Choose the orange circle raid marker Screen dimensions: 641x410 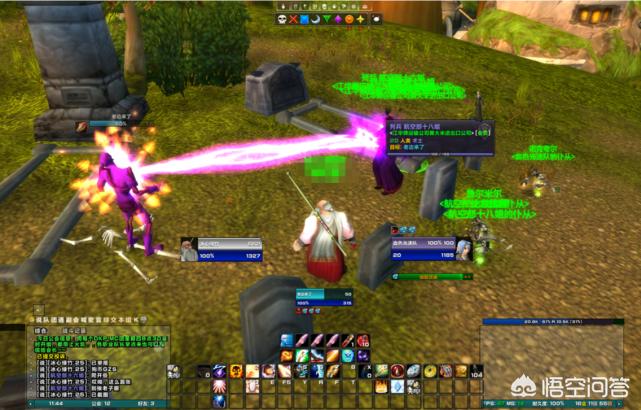click(348, 18)
